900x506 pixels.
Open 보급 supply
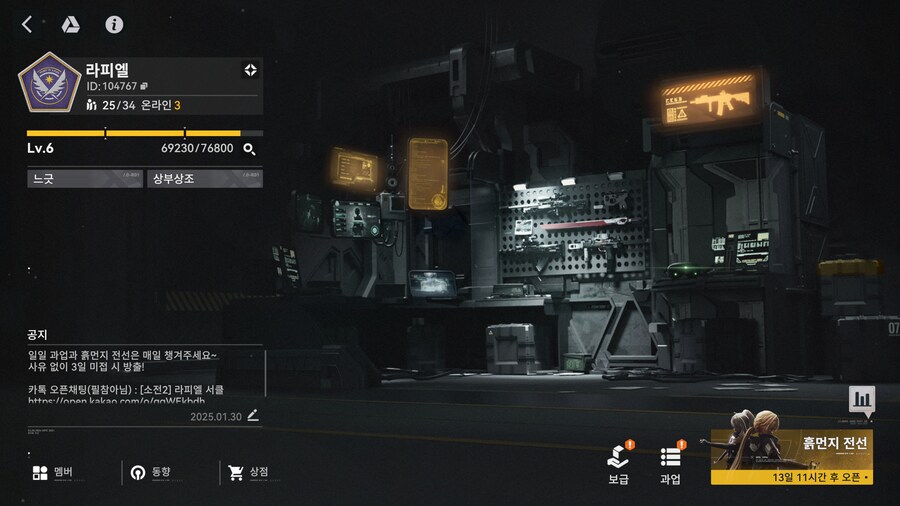[x=618, y=465]
